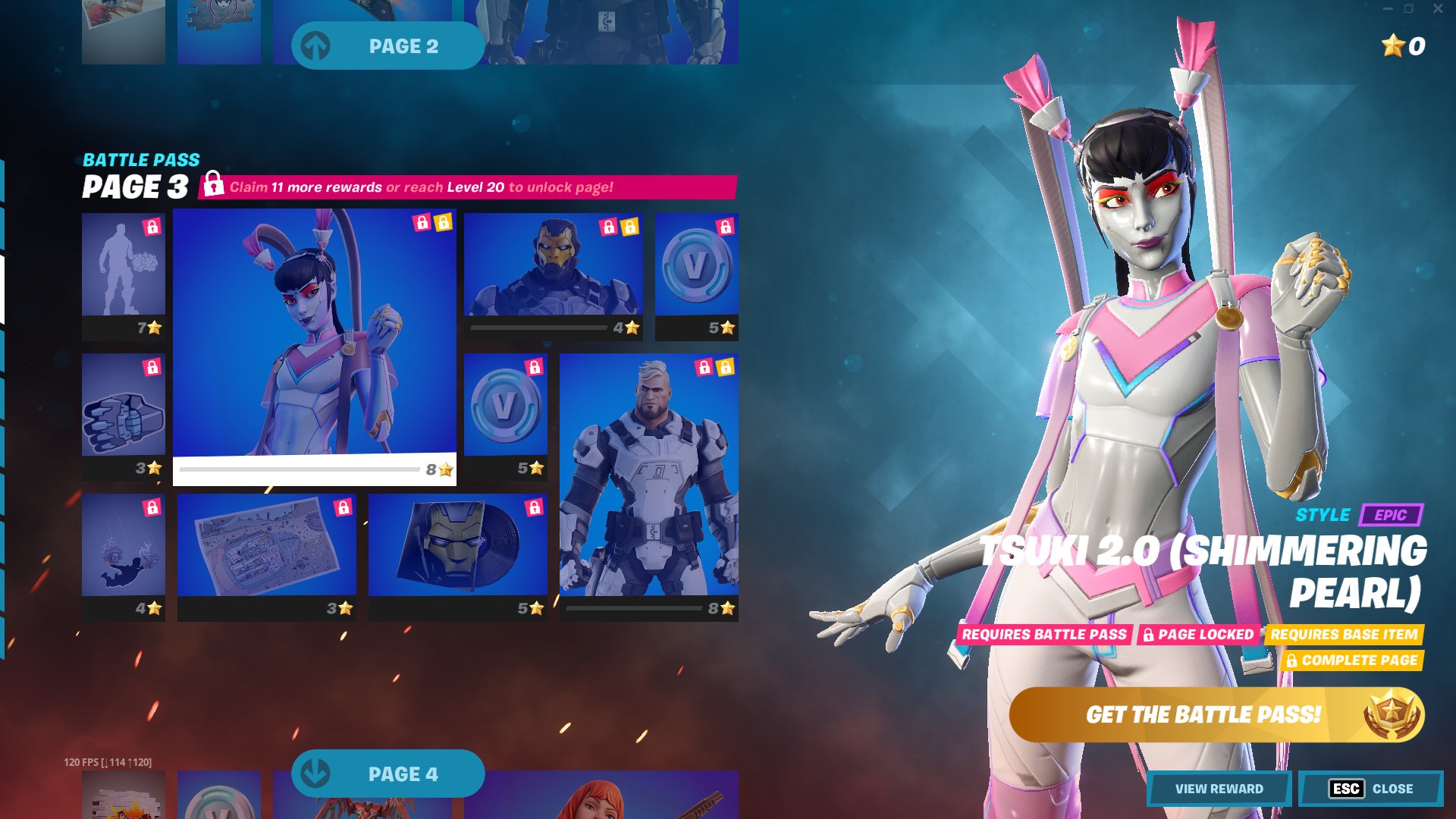1456x819 pixels.
Task: Click the pink lock icon on the Page 3 banner
Action: coord(213,184)
